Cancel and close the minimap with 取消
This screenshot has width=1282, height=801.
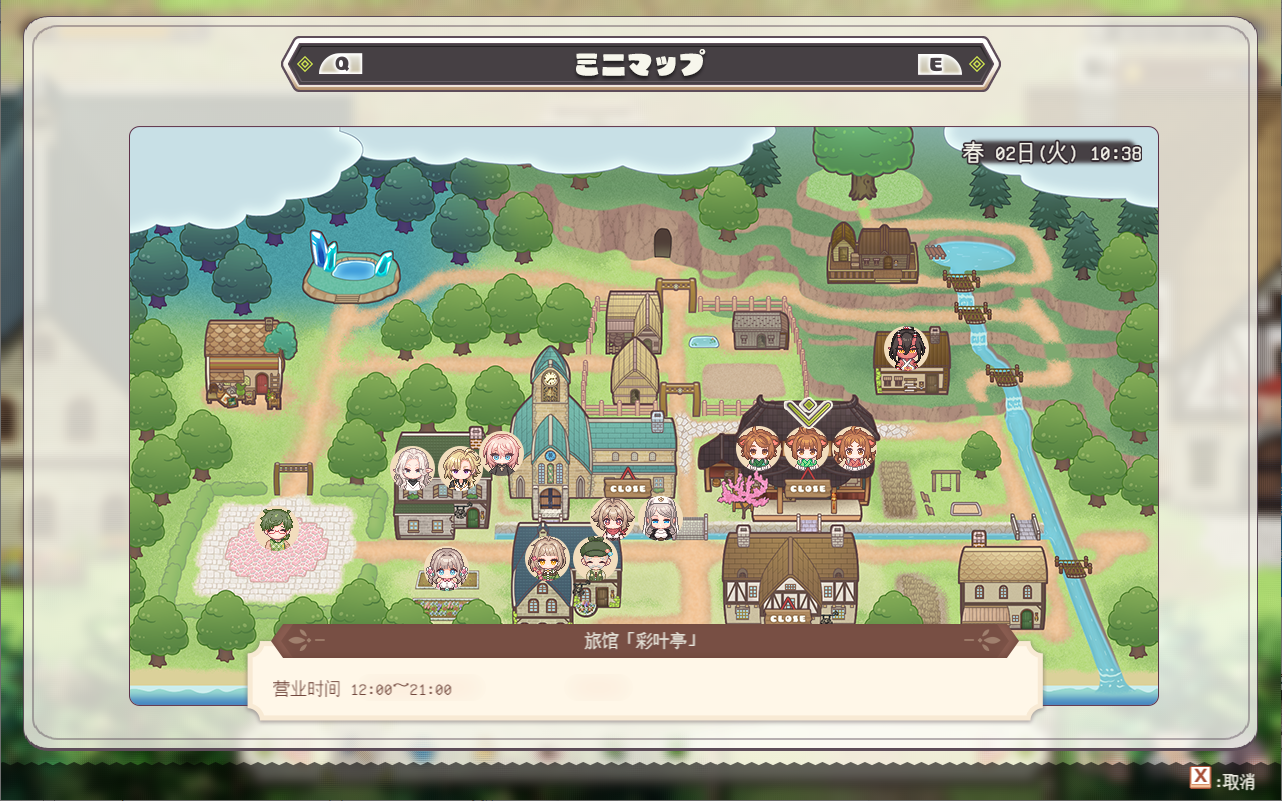click(1222, 780)
